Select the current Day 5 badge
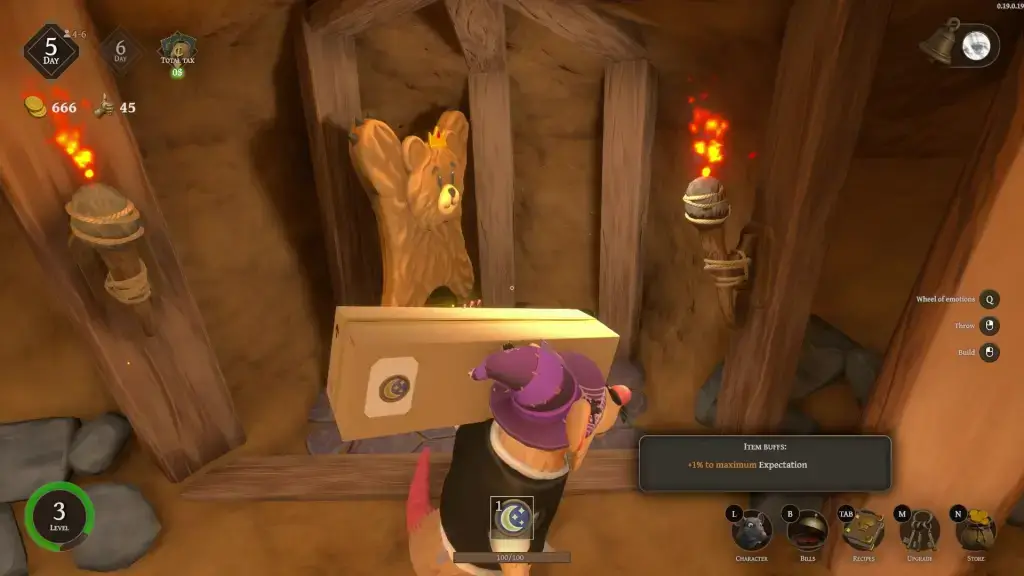 click(x=51, y=50)
